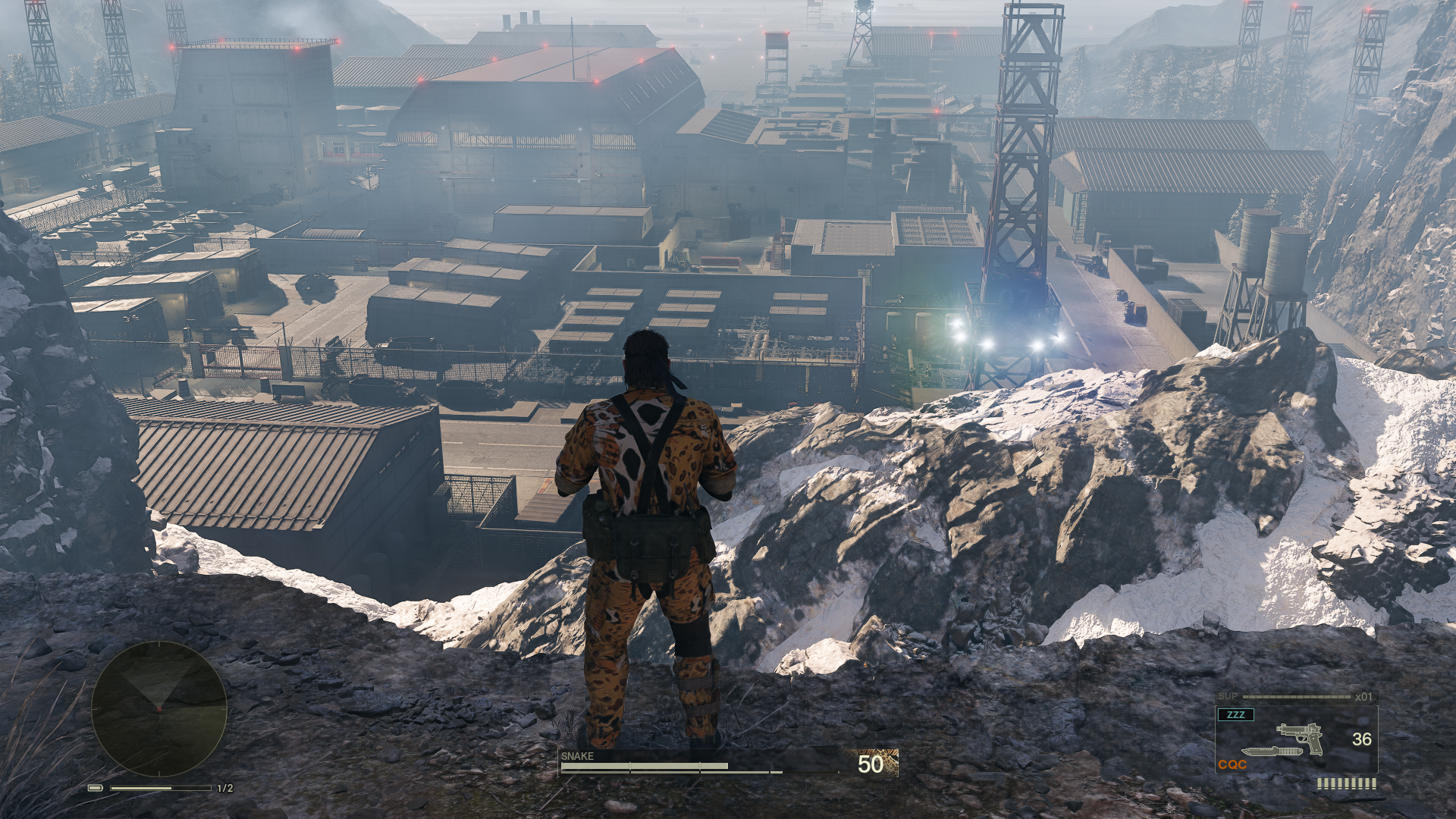
Task: Select the ZZZ tranquilizer ammo tag
Action: point(1235,714)
